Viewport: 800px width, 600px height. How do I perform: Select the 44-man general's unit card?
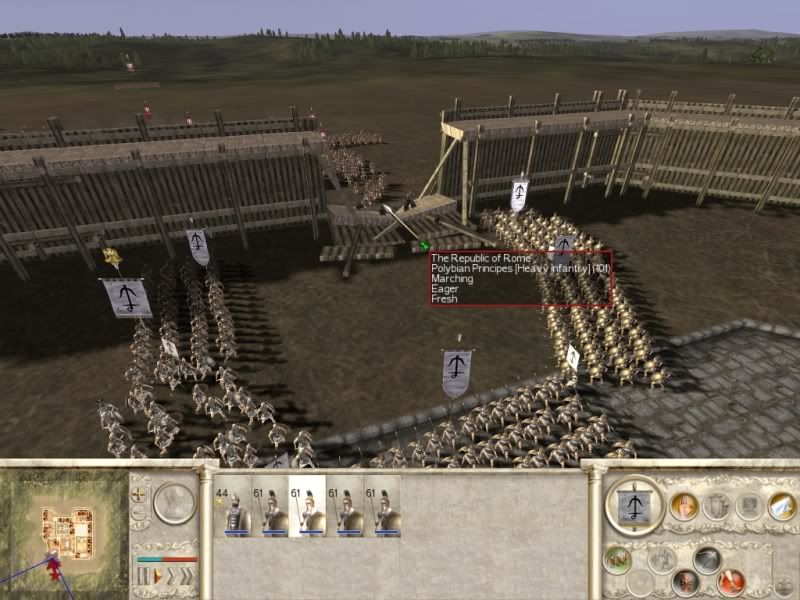[x=231, y=507]
